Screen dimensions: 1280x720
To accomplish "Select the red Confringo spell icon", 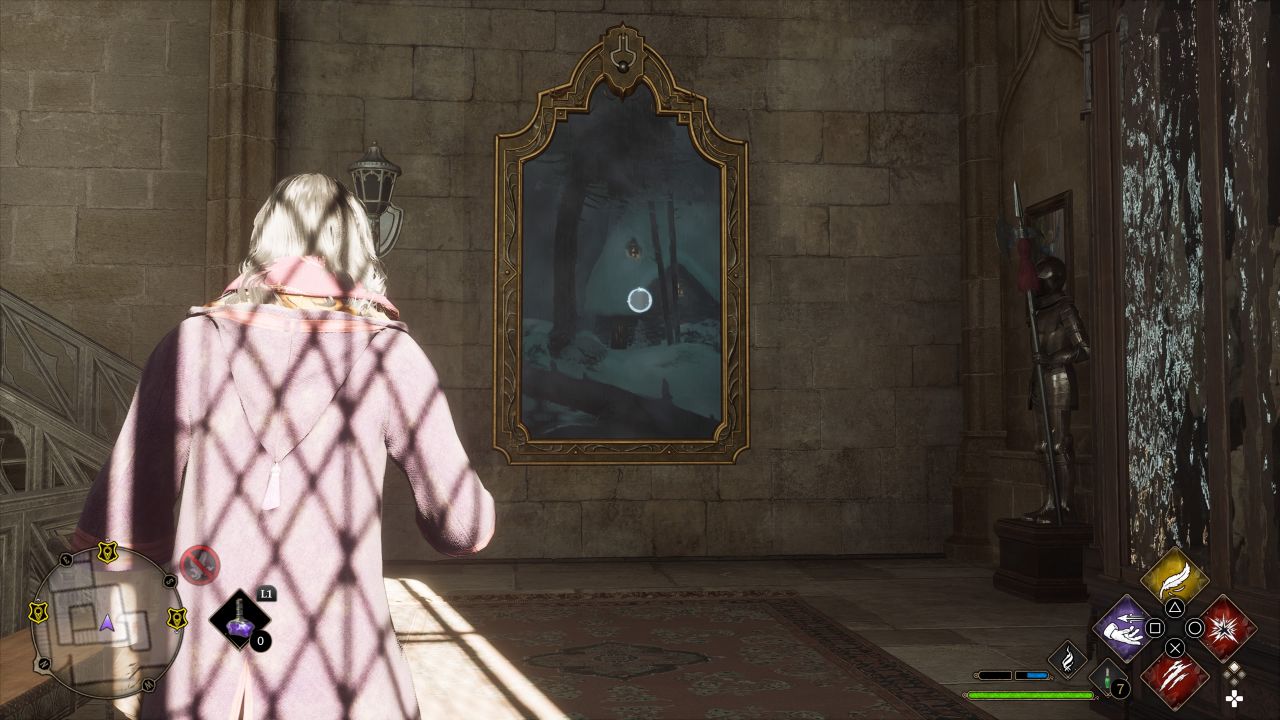I will [1225, 627].
